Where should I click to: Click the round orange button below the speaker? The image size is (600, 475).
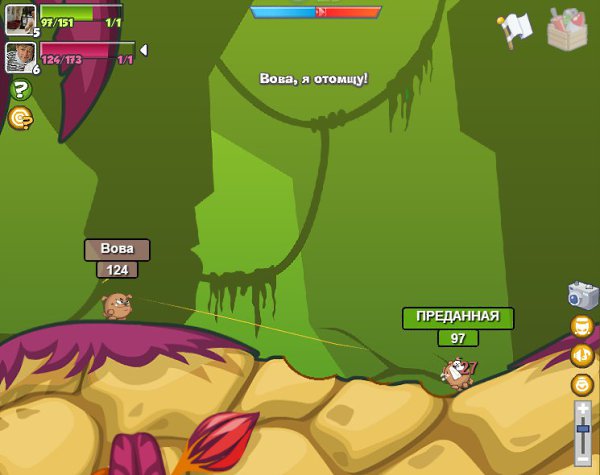coord(582,384)
